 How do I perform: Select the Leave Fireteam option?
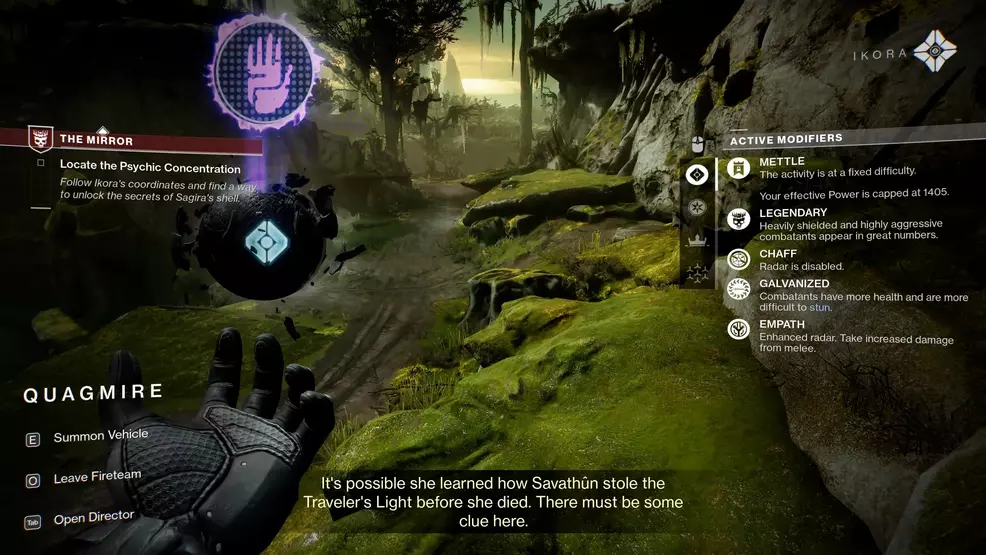(x=97, y=478)
